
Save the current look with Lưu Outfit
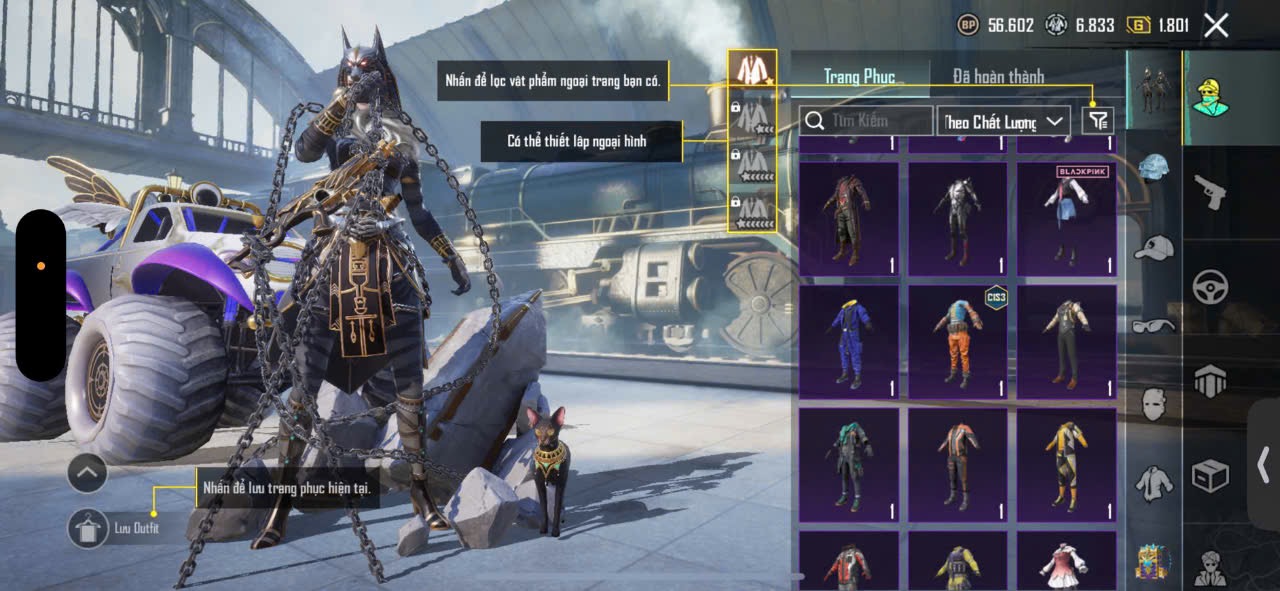88,528
